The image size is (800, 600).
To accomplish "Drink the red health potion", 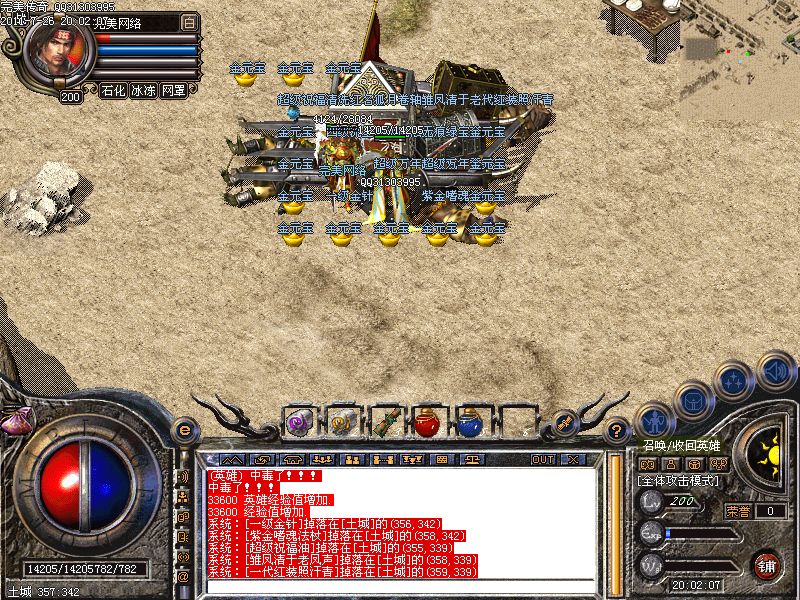I will click(x=428, y=423).
